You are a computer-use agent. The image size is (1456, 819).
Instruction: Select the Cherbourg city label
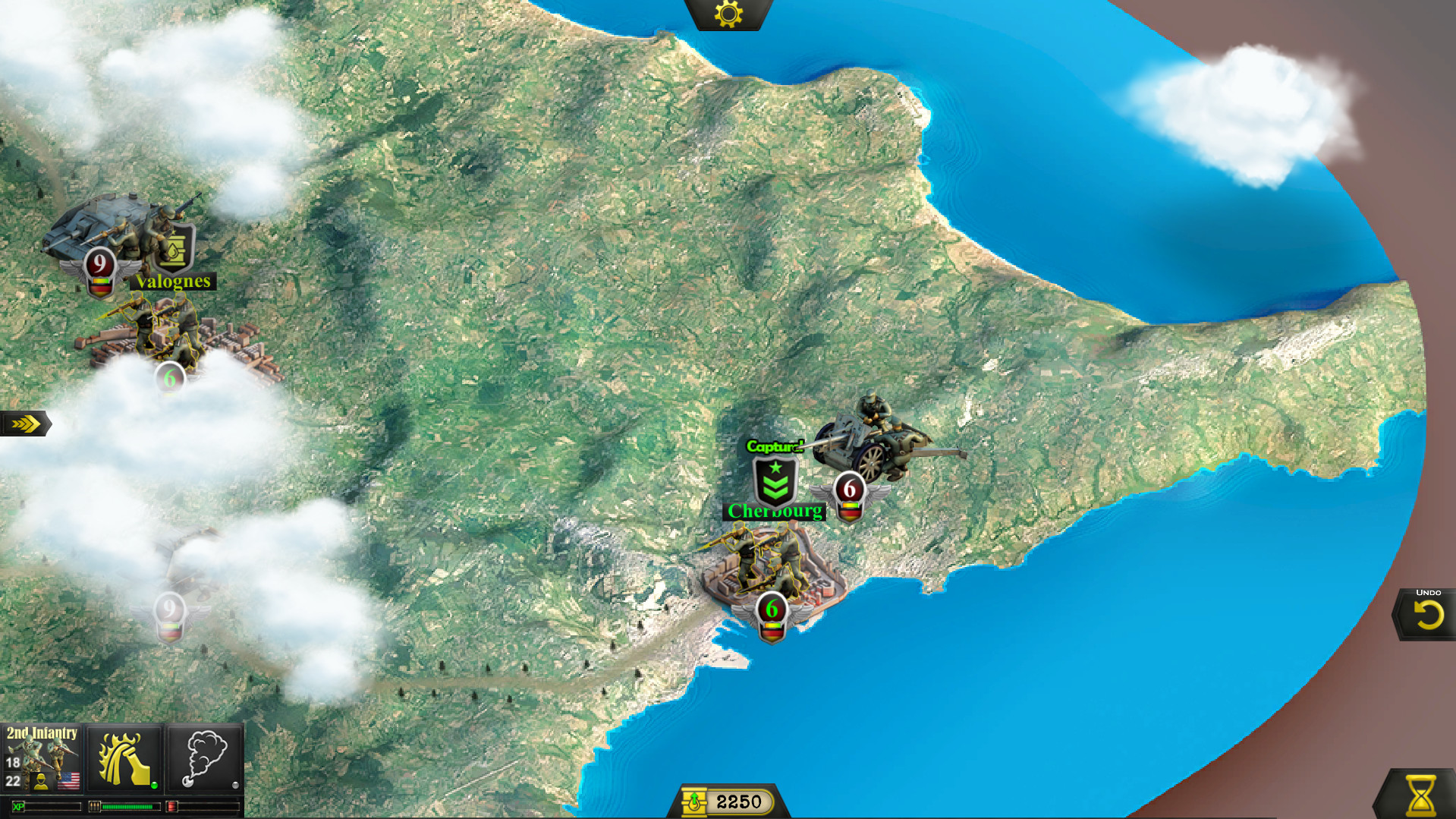(774, 511)
